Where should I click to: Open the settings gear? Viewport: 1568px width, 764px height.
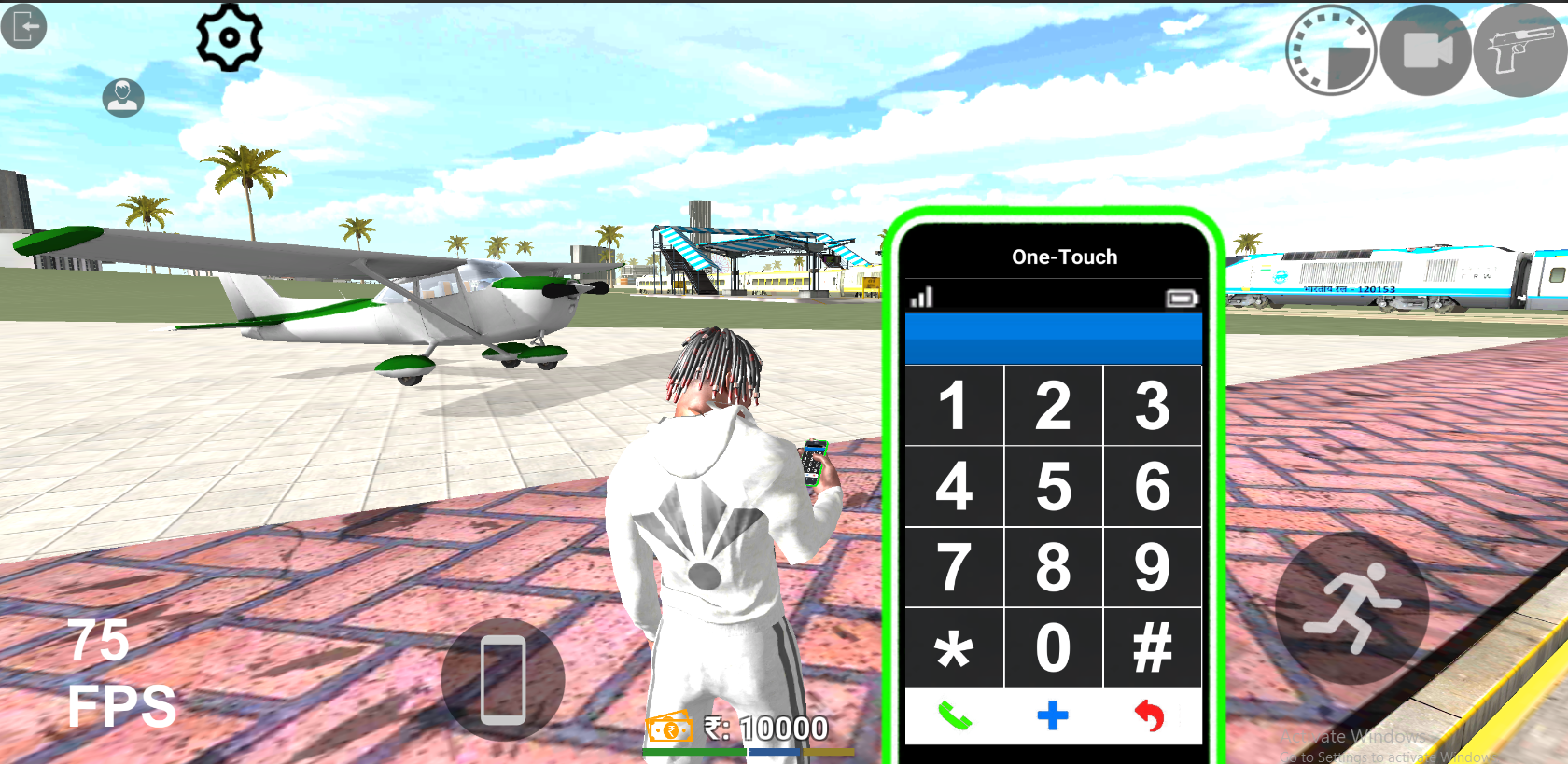coord(229,37)
